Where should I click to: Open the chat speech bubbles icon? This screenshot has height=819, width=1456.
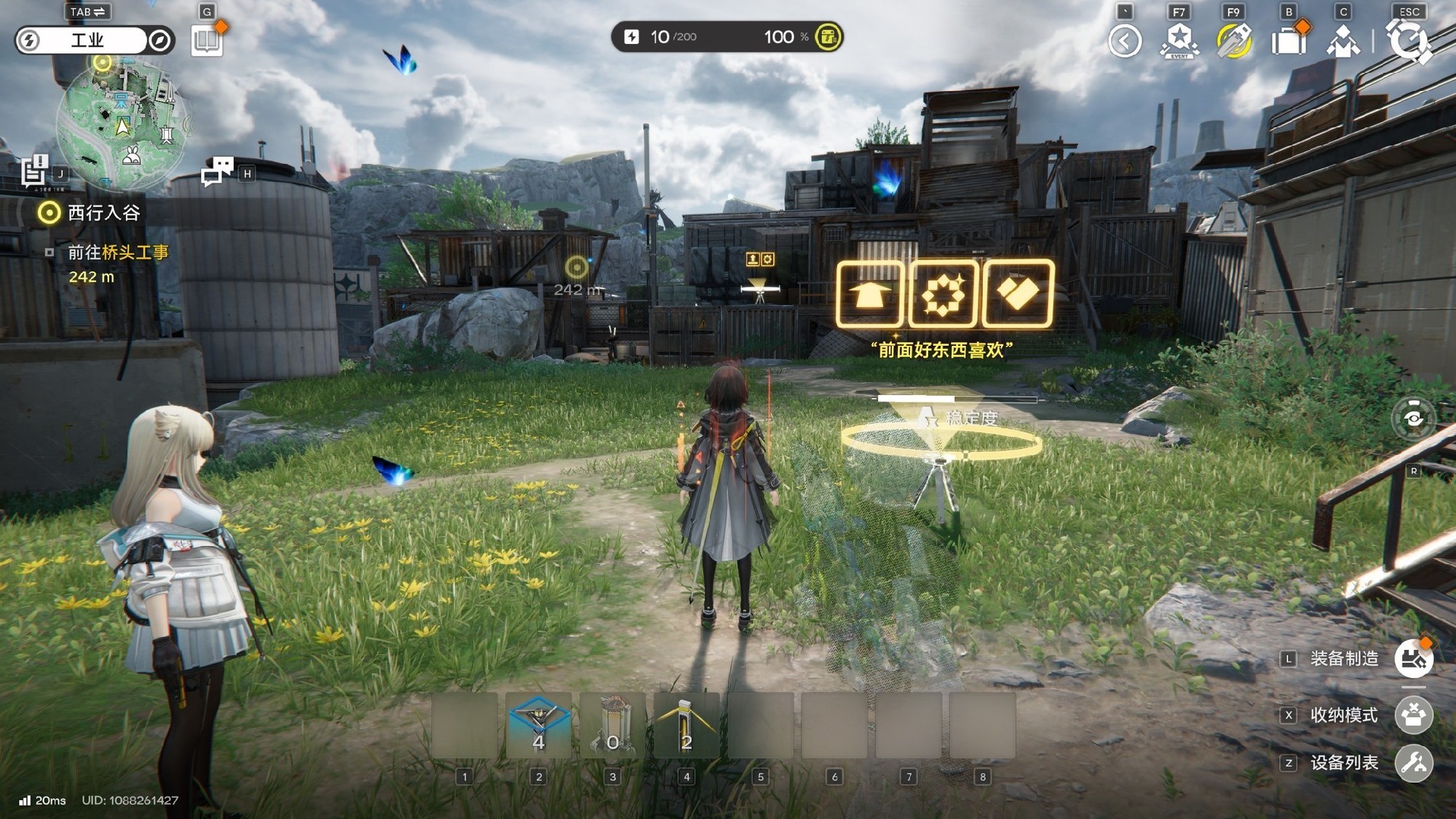218,171
